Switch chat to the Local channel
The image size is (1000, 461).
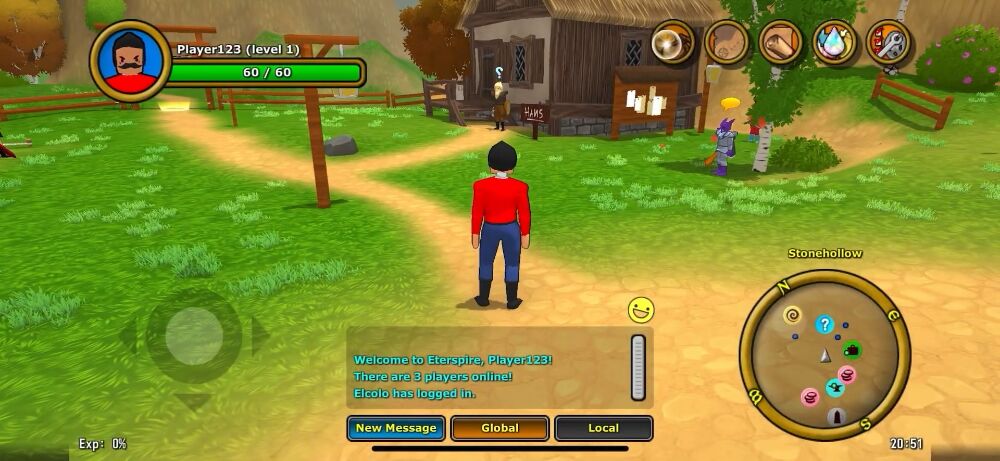pyautogui.click(x=603, y=428)
